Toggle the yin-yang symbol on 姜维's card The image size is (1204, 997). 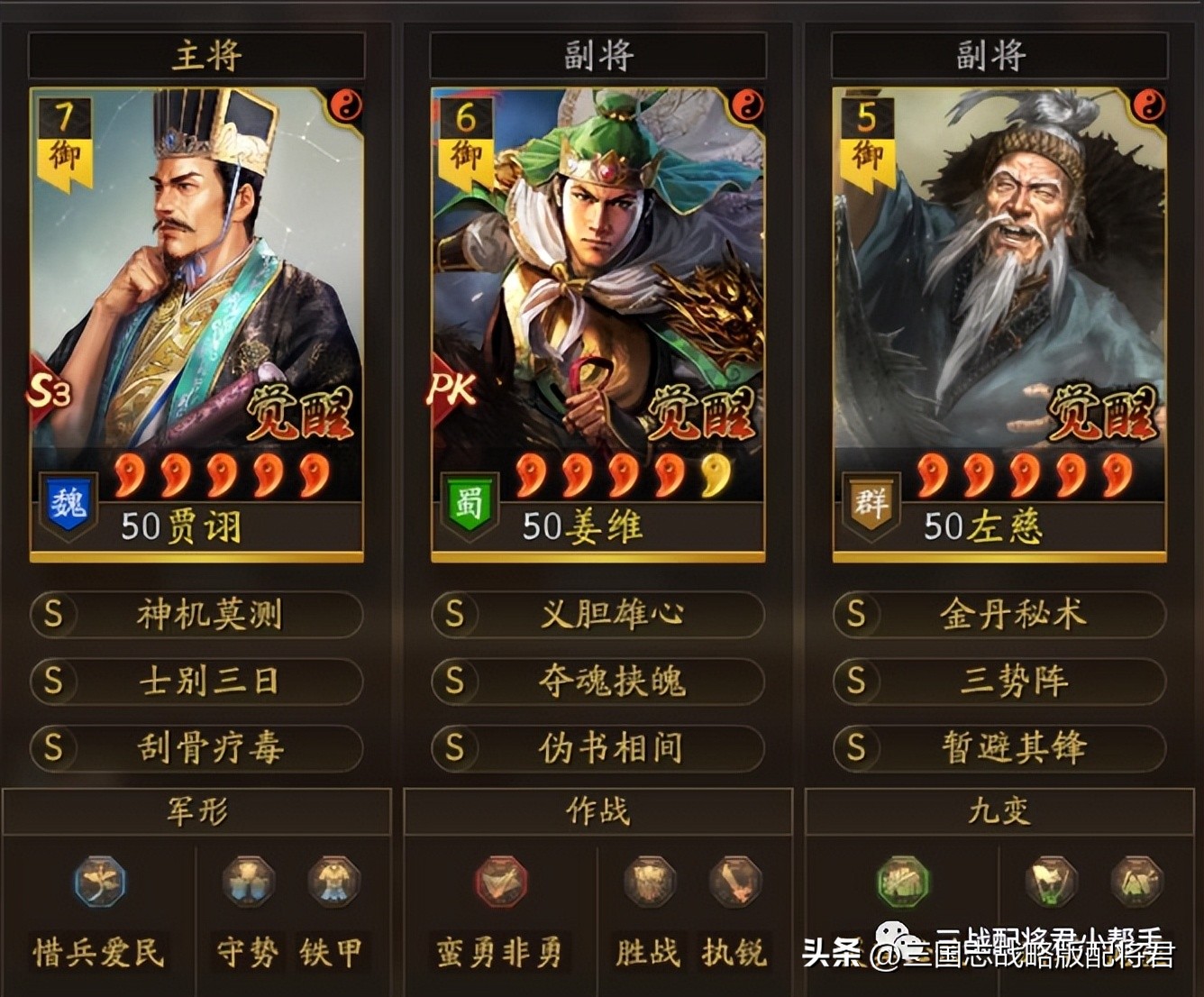tap(748, 105)
